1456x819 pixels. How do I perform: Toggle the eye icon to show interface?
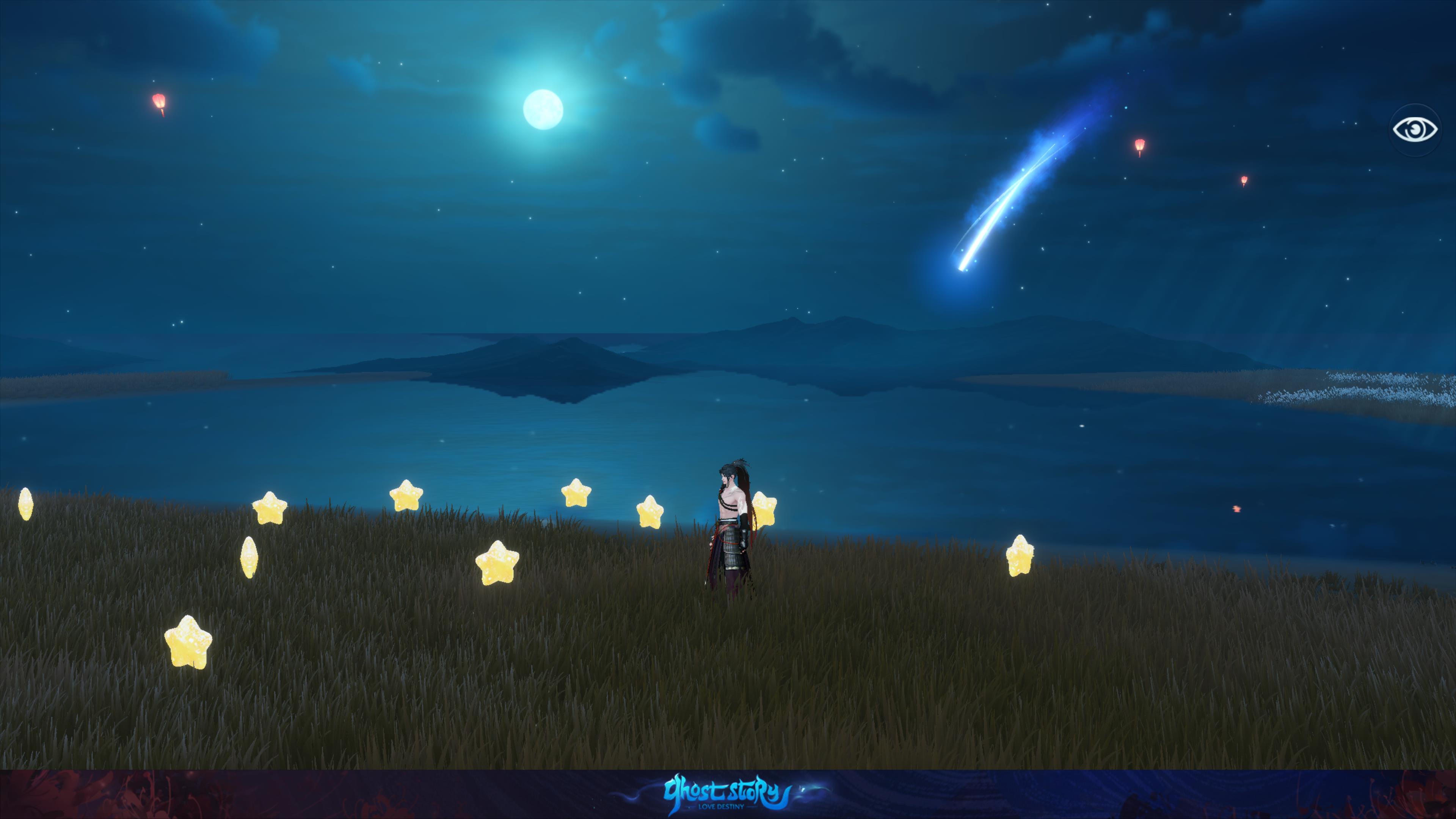tap(1415, 130)
